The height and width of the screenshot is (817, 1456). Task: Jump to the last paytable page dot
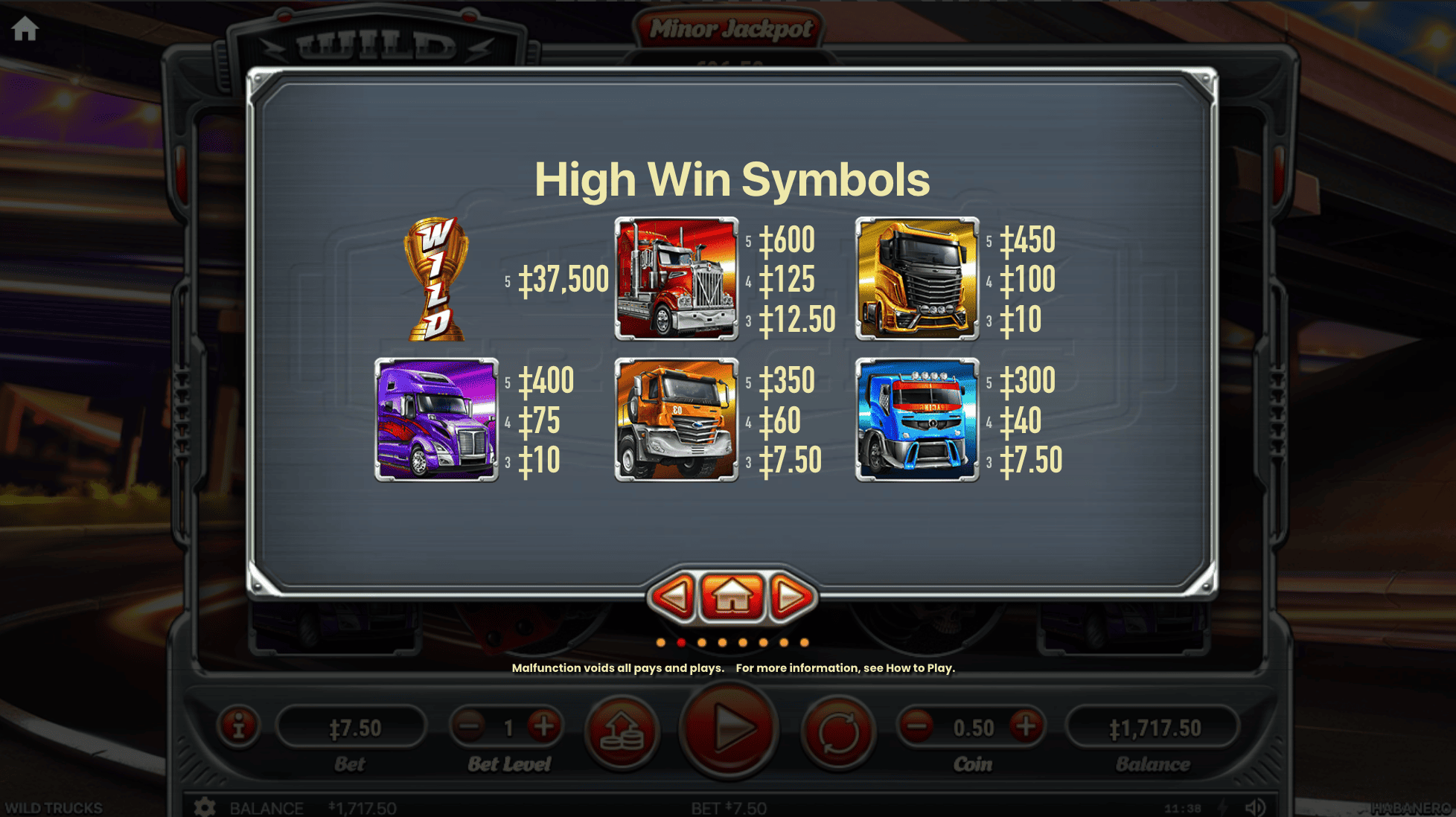point(804,642)
